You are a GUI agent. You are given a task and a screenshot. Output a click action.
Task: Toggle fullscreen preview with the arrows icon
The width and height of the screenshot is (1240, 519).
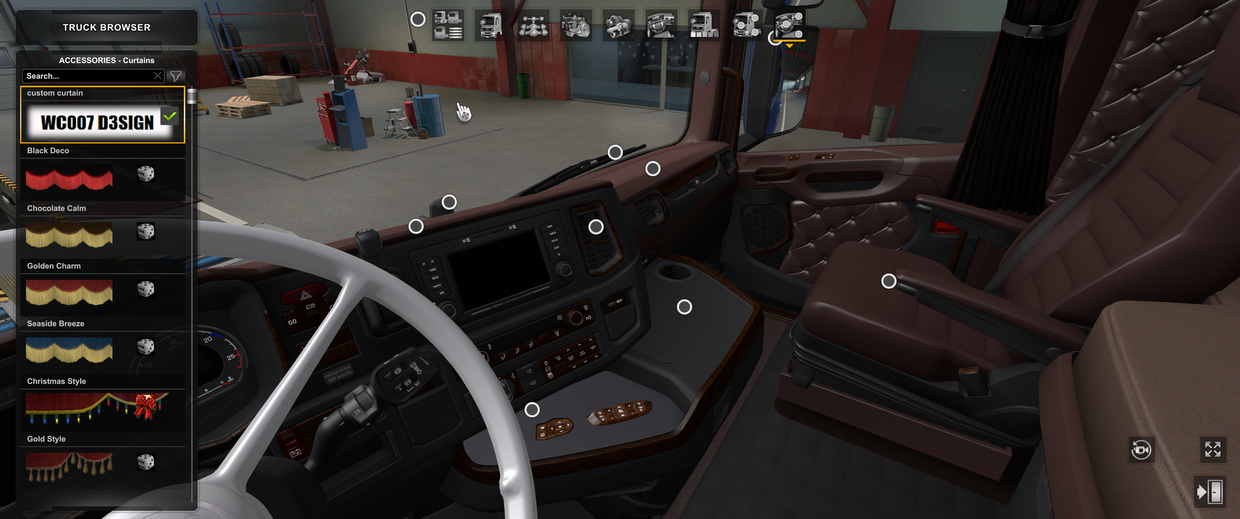[1212, 450]
